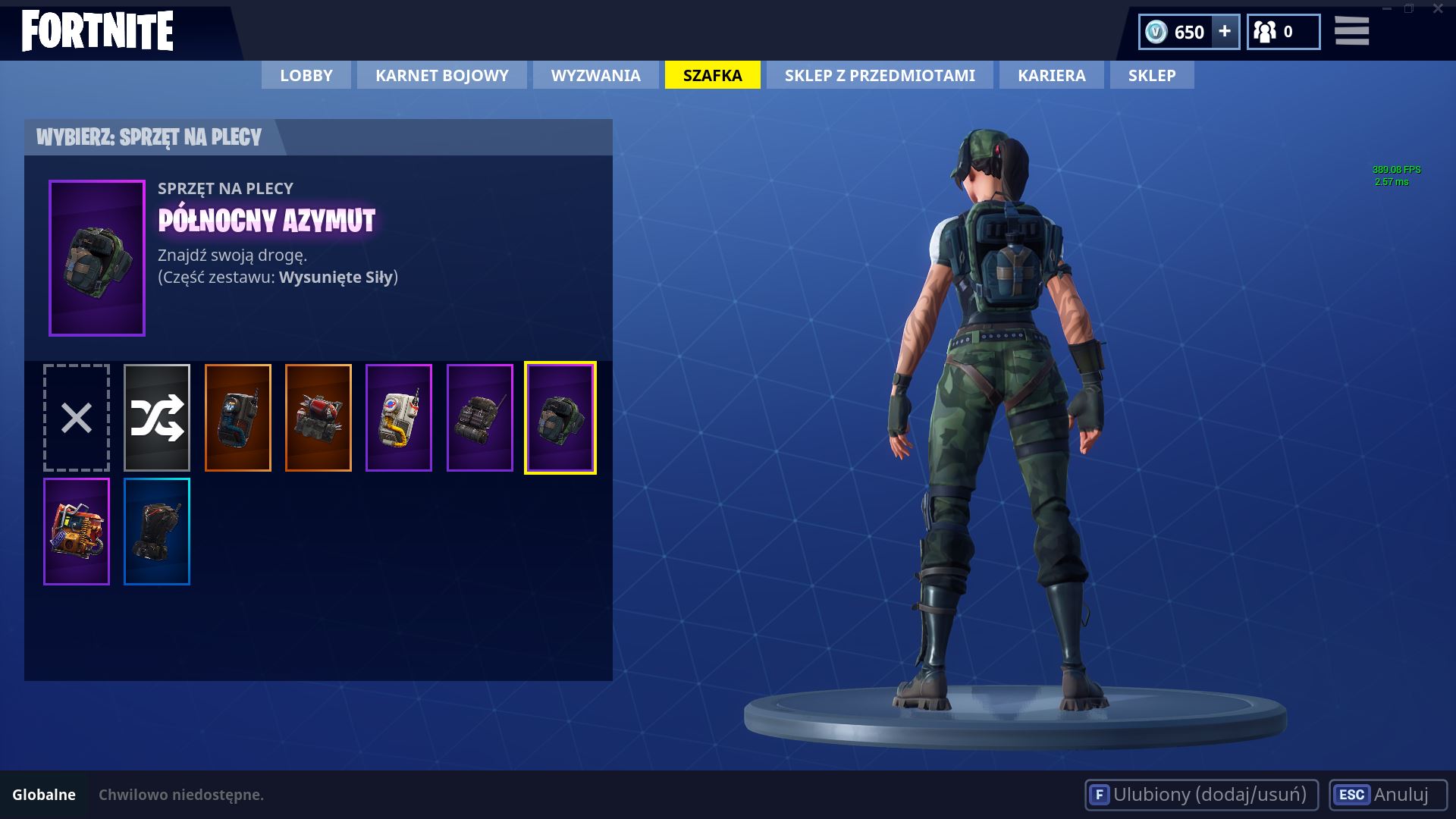Screen dimensions: 1456x819
Task: Open the Globalne chat channel selector
Action: [45, 795]
